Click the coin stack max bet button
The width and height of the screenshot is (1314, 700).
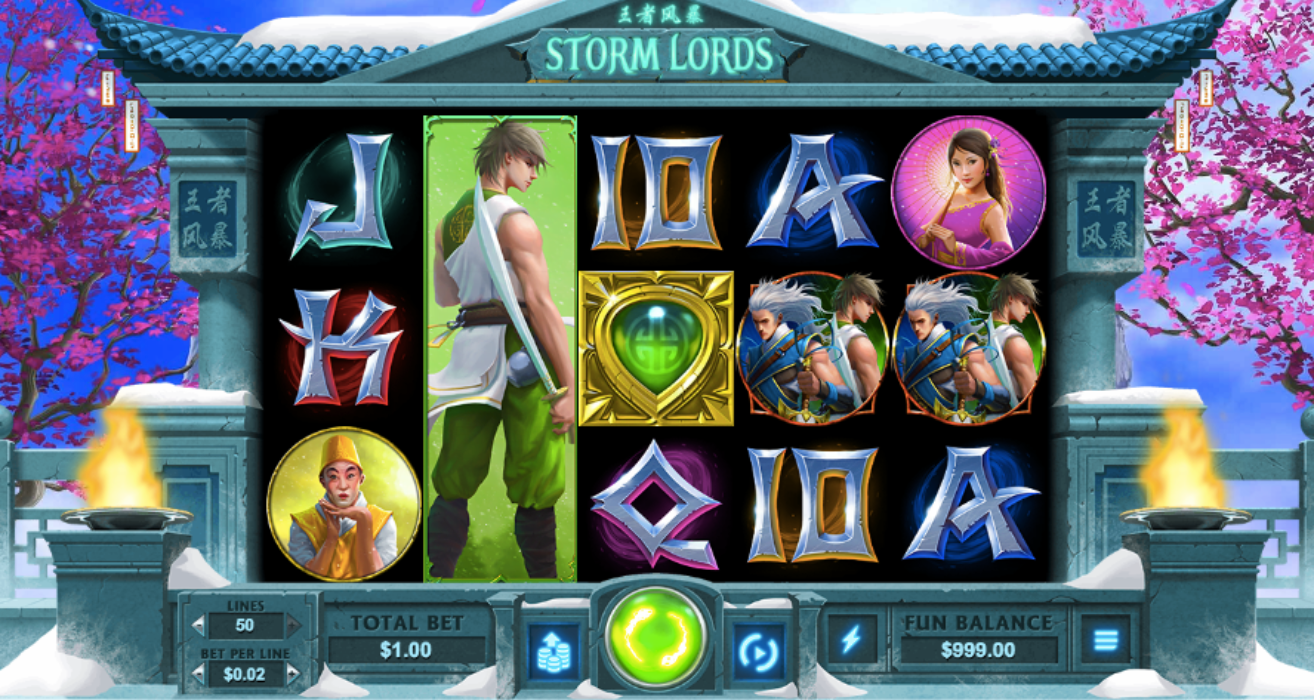(x=553, y=647)
